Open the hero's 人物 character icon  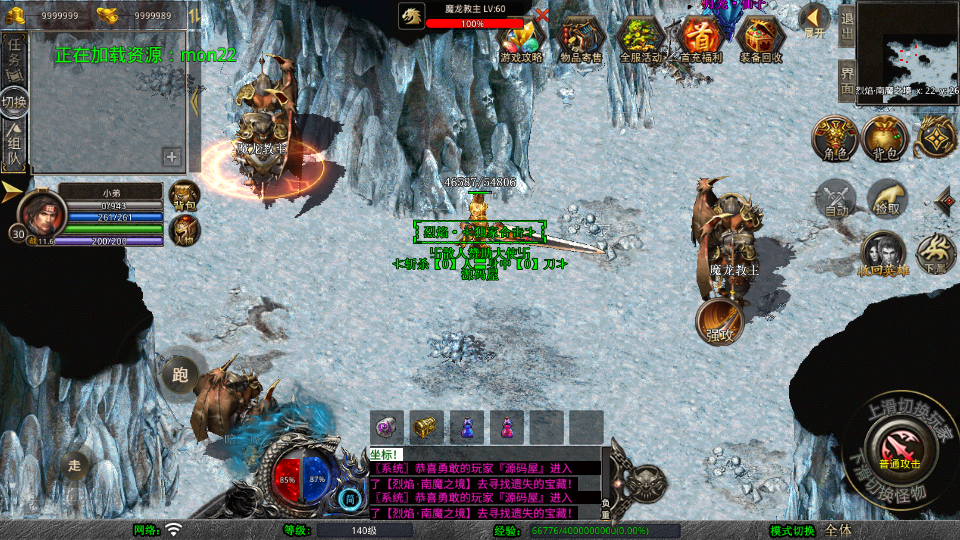point(184,230)
